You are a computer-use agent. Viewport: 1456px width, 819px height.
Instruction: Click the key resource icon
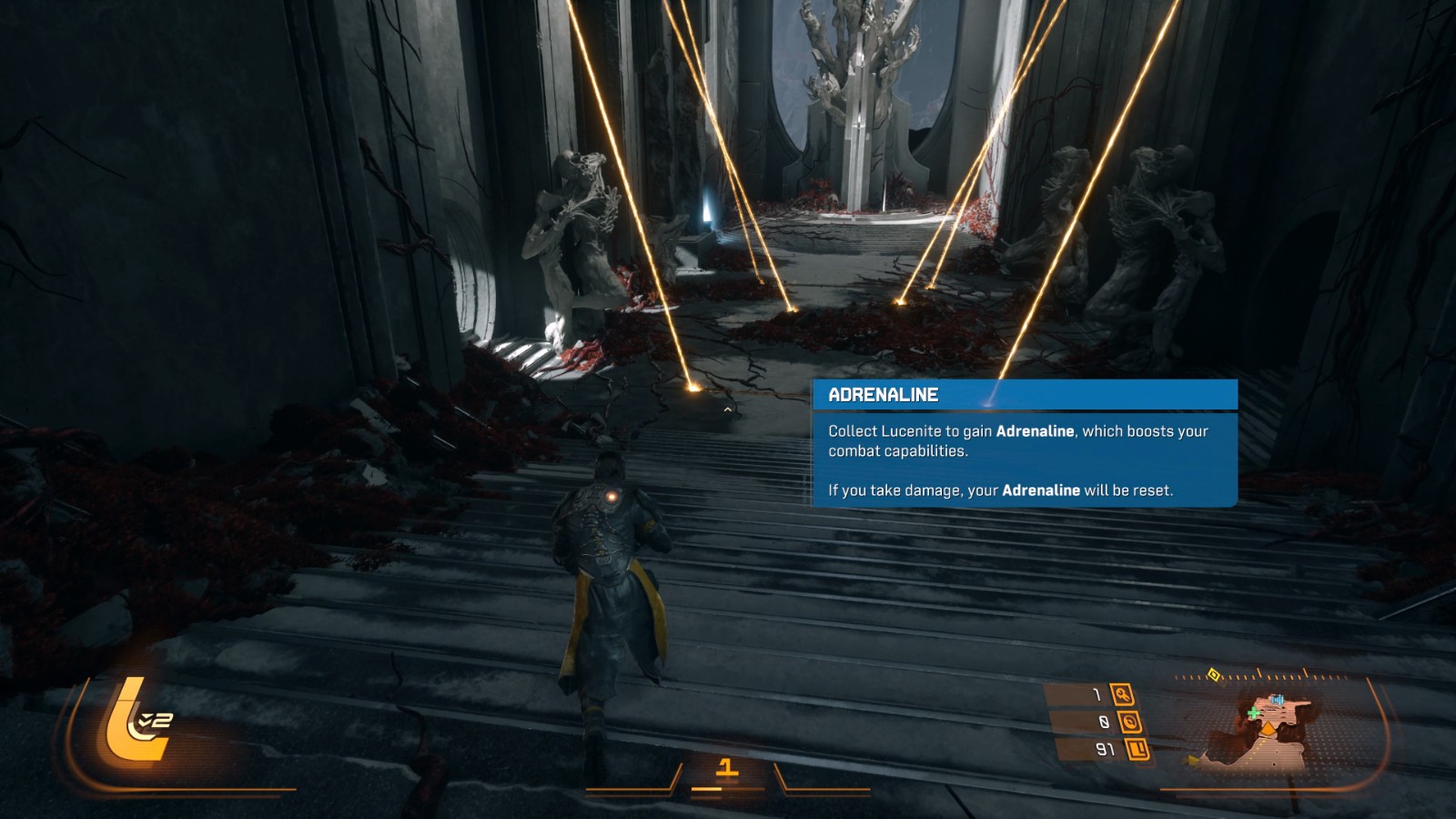[1123, 695]
